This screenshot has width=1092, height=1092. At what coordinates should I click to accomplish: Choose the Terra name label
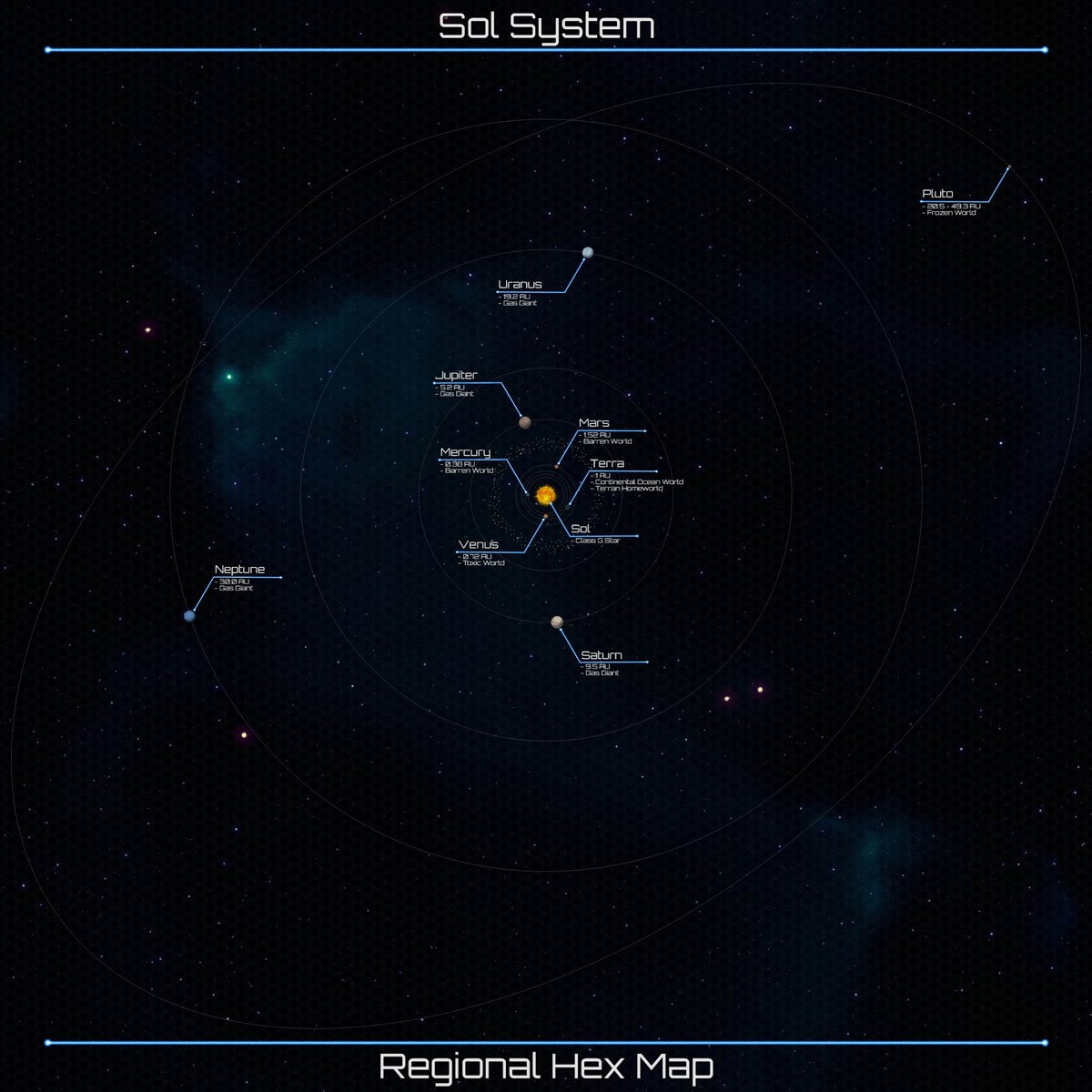pos(607,464)
